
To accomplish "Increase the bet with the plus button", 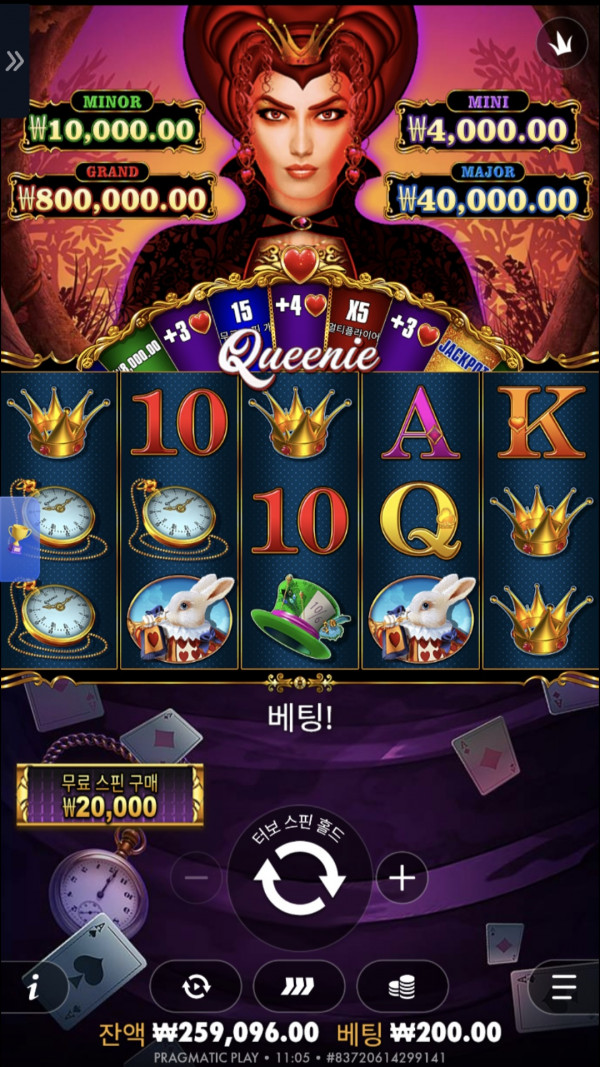I will (x=402, y=878).
